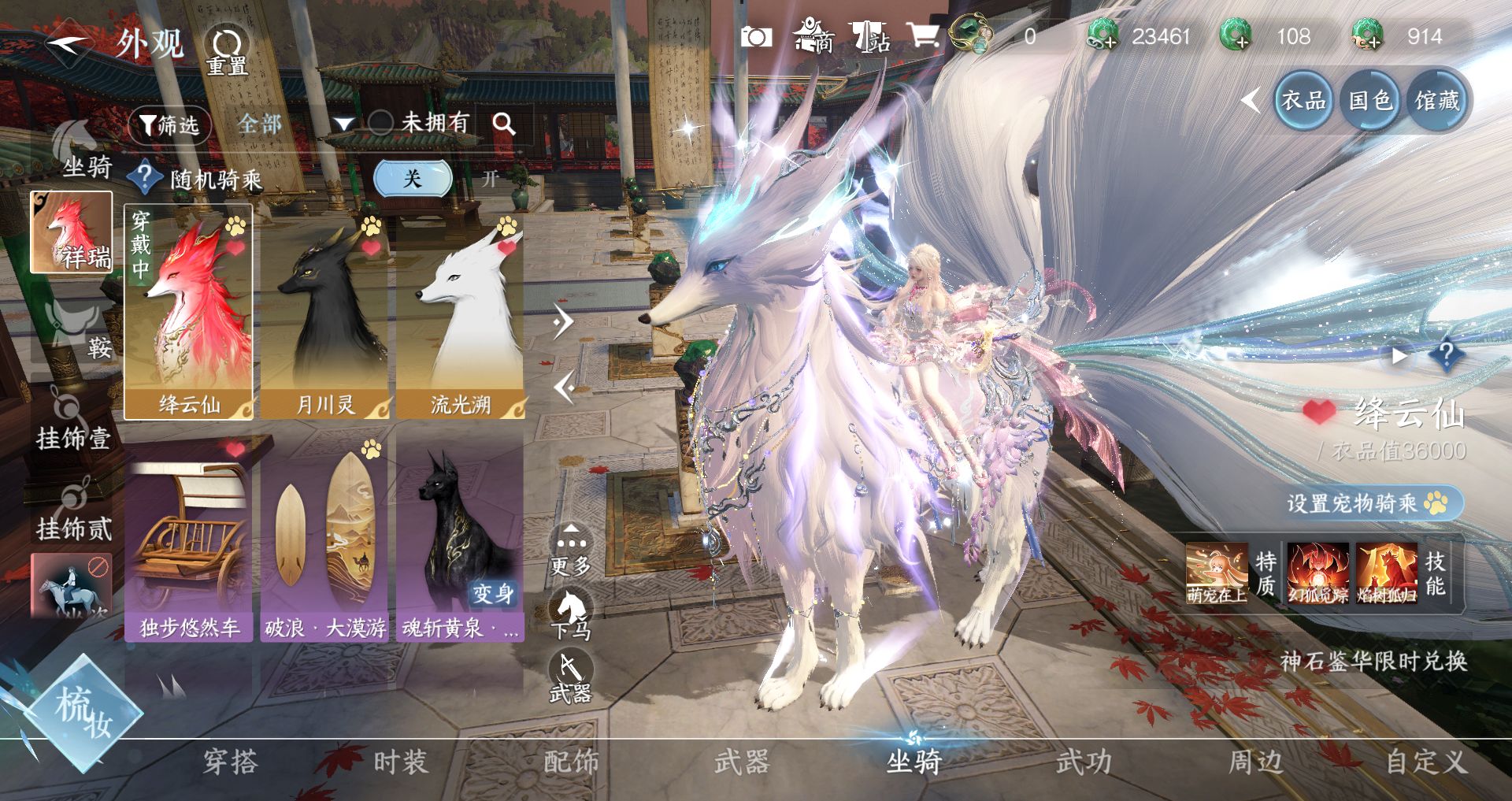
Task: Switch to the 时装 tab
Action: pyautogui.click(x=400, y=762)
